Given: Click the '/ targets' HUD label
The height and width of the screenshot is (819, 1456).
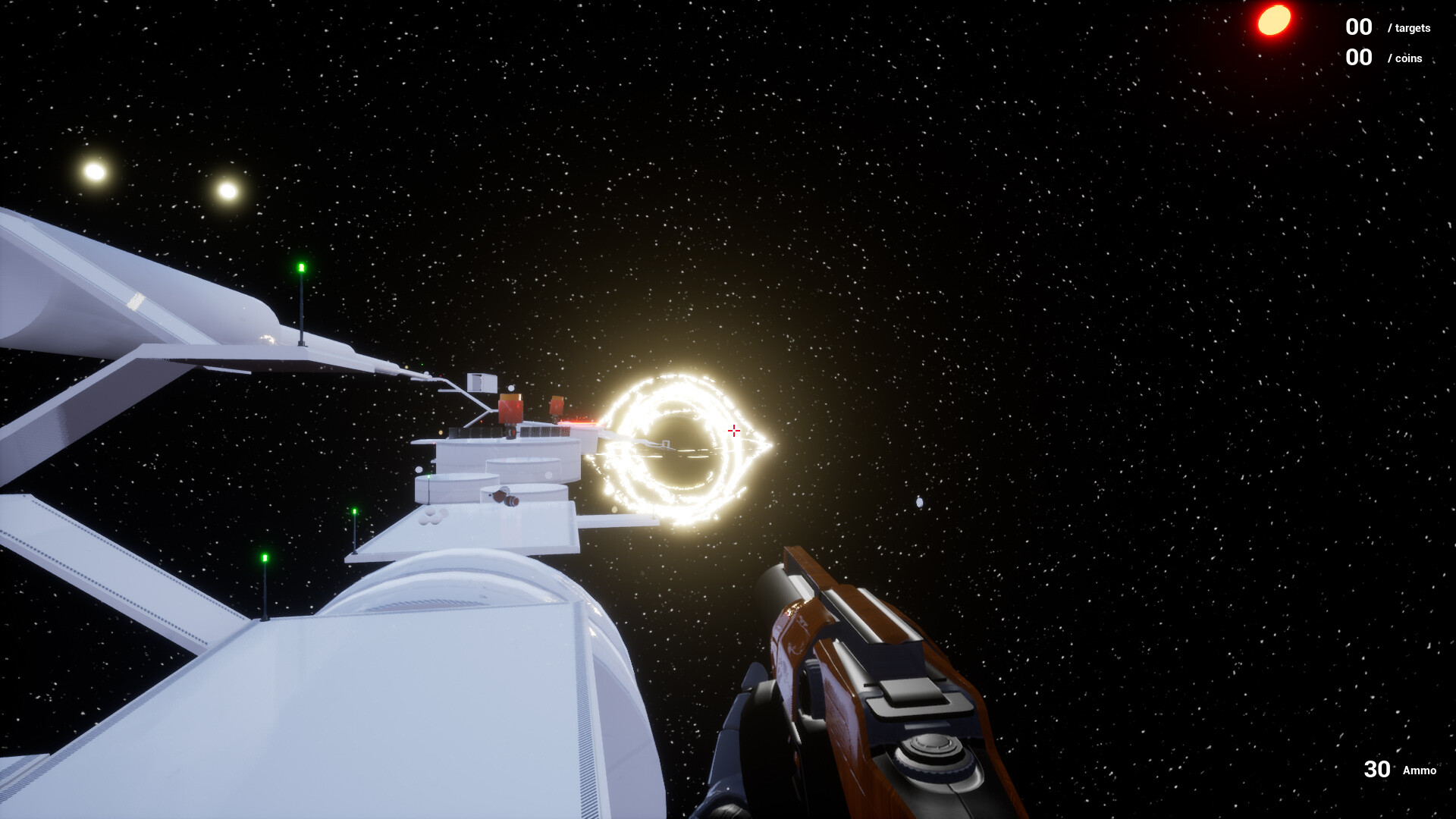Looking at the screenshot, I should pyautogui.click(x=1408, y=28).
